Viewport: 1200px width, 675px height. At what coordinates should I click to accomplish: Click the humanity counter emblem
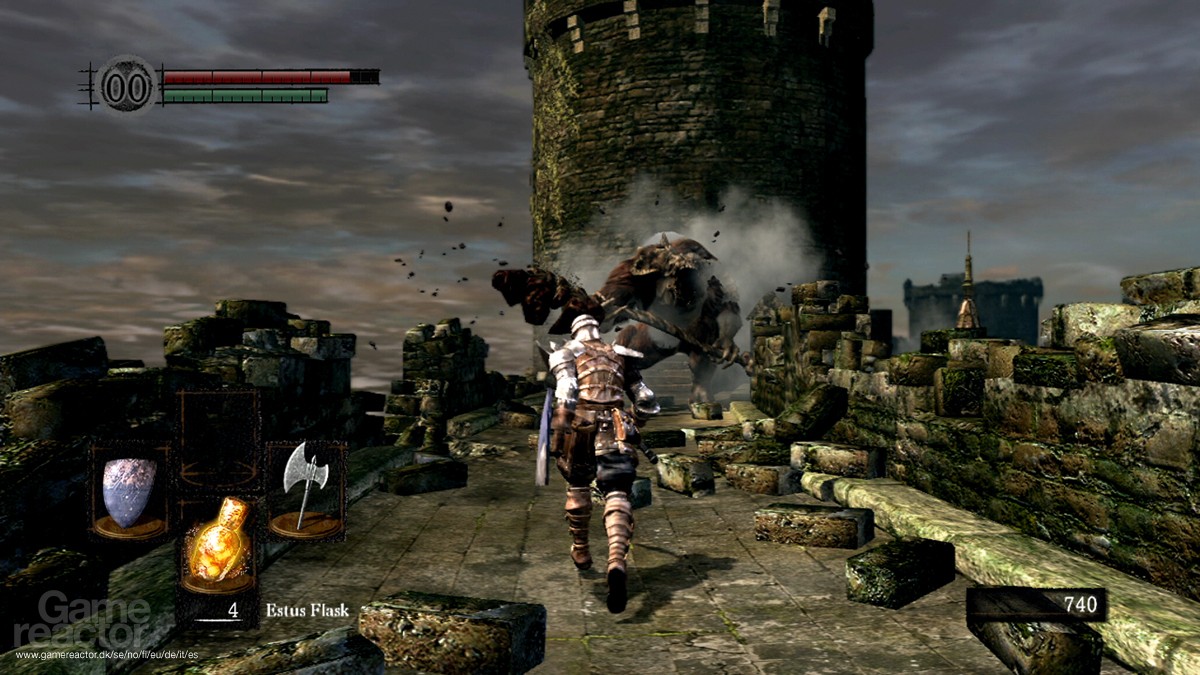(127, 84)
